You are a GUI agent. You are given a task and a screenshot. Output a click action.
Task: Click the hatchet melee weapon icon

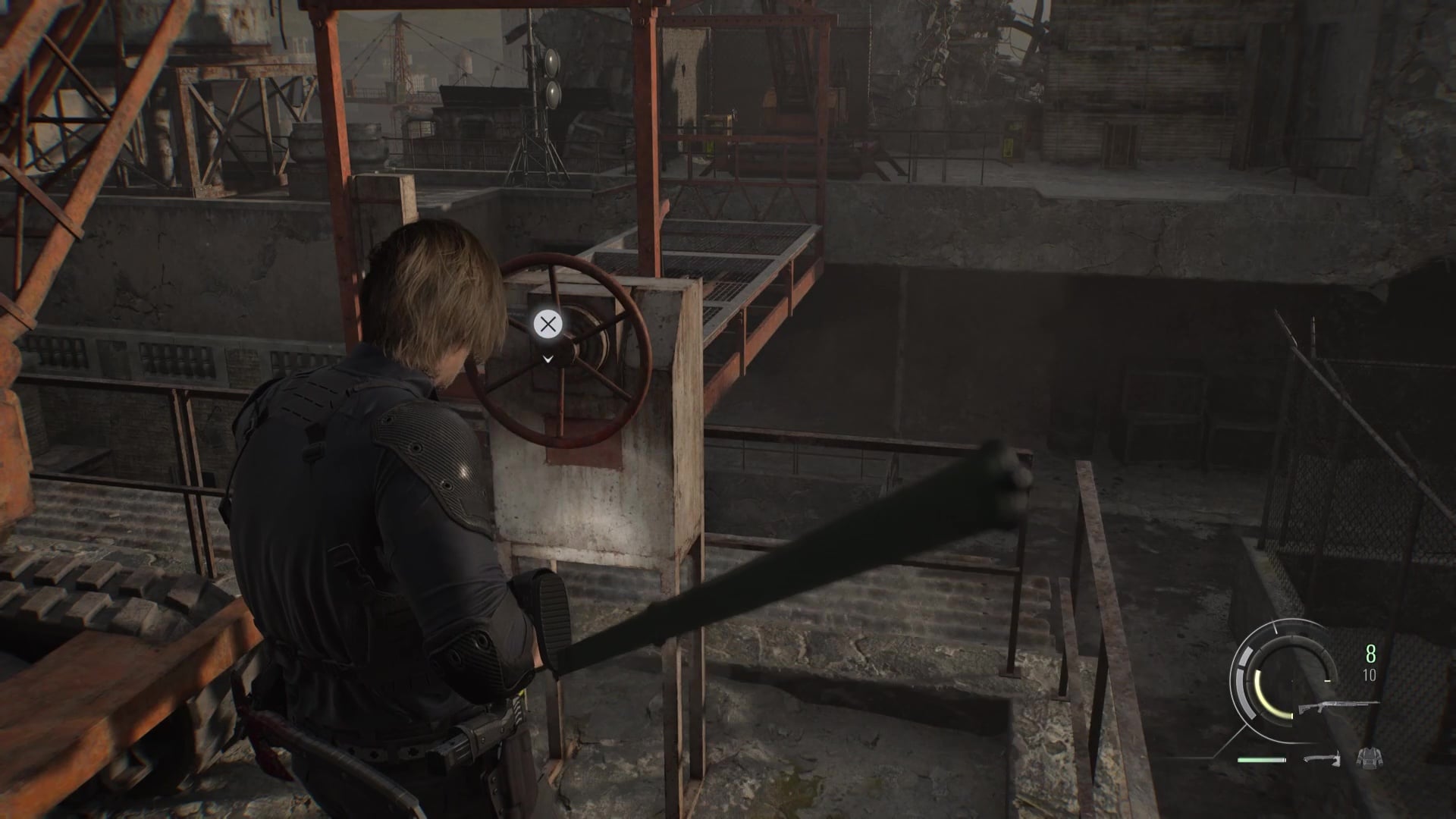pos(1321,758)
